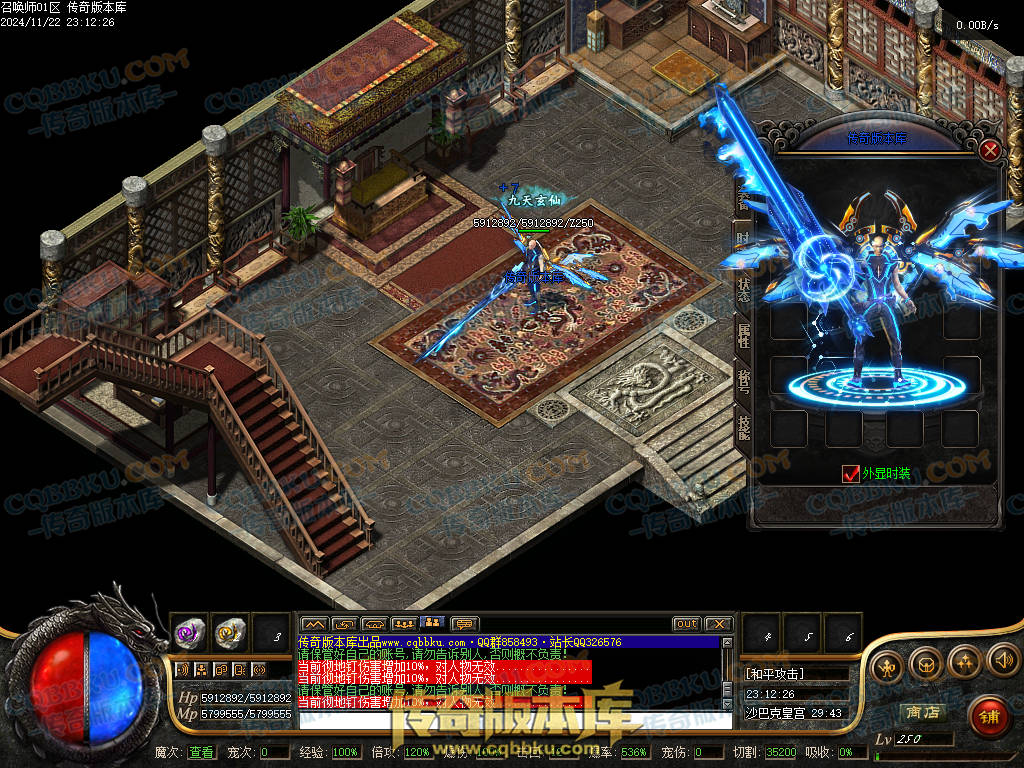Open the skills sparkle icon button
Screen dimensions: 1024x768
[x=963, y=661]
